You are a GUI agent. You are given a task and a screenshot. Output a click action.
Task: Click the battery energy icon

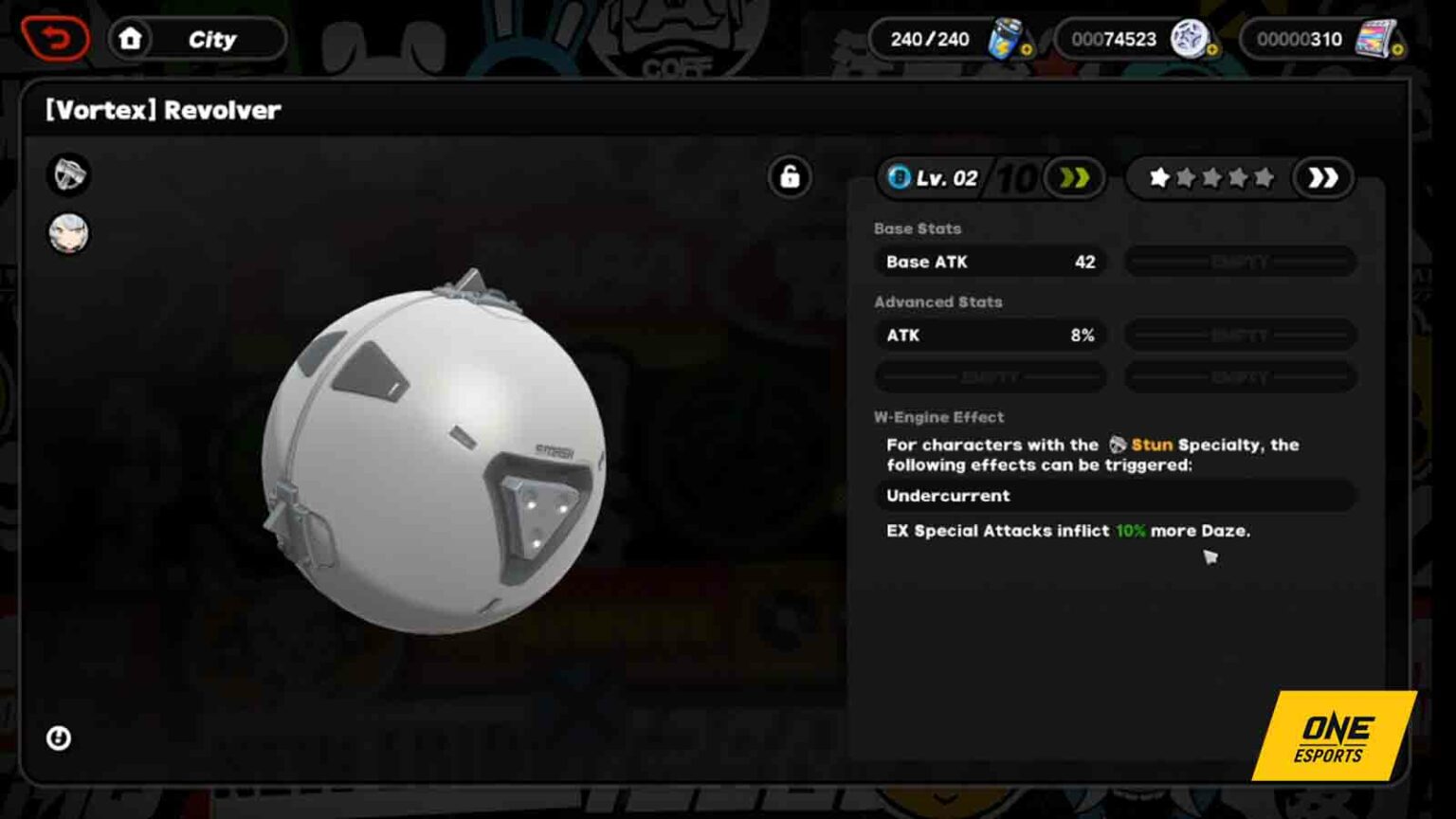(x=1004, y=38)
